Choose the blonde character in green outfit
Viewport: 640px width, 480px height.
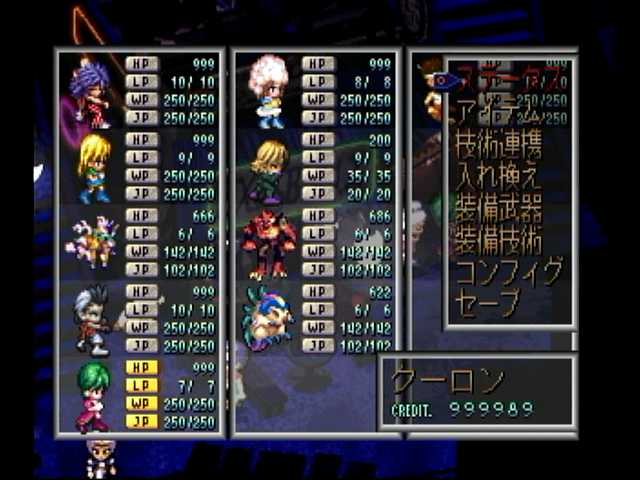pos(268,168)
